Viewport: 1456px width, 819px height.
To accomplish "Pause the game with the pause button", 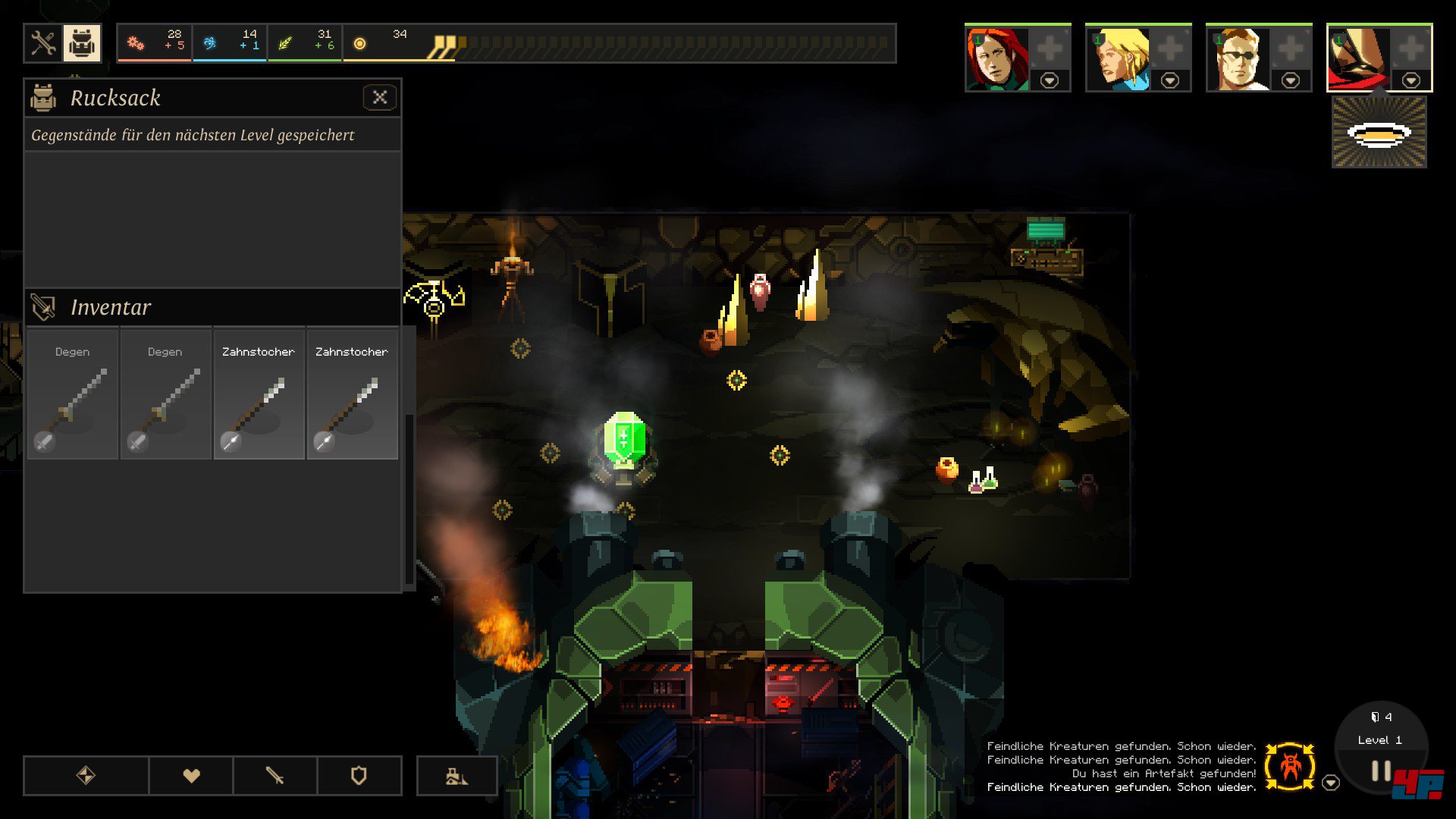I will coord(1381,771).
